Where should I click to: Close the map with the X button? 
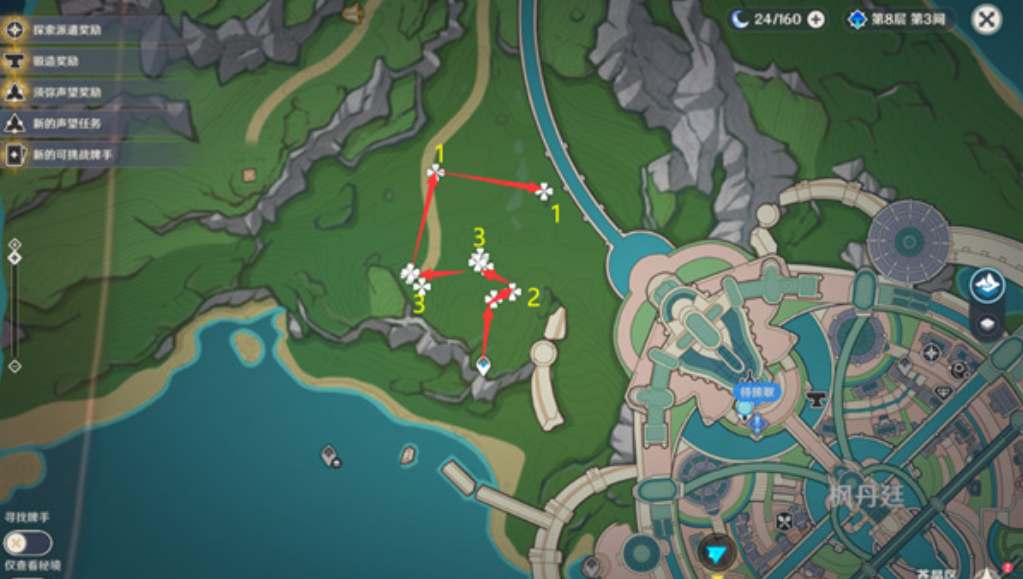coord(986,19)
